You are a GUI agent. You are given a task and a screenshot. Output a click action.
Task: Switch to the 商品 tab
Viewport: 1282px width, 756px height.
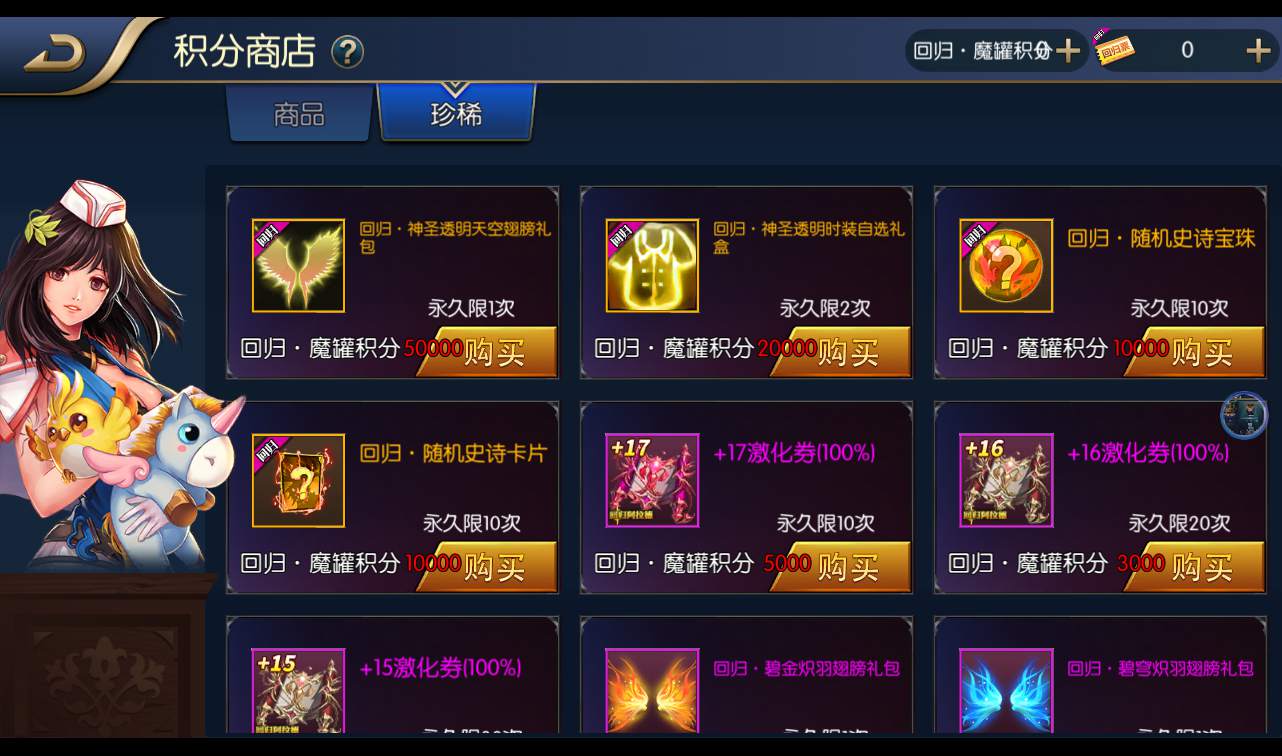299,114
